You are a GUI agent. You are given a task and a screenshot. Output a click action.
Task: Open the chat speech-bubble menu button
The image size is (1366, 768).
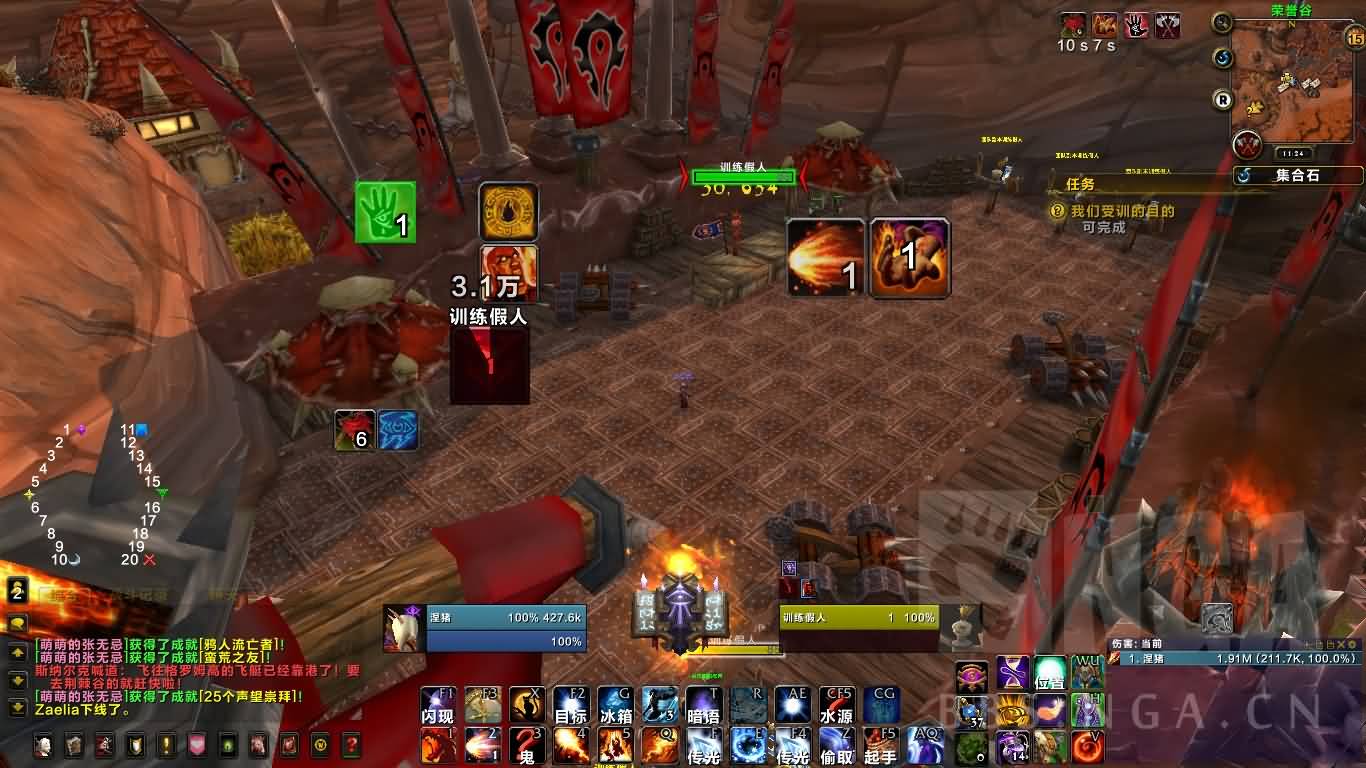[17, 623]
